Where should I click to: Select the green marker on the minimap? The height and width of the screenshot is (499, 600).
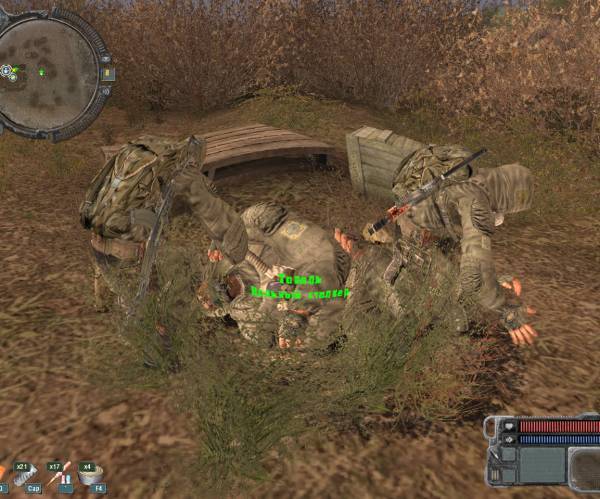click(x=41, y=72)
